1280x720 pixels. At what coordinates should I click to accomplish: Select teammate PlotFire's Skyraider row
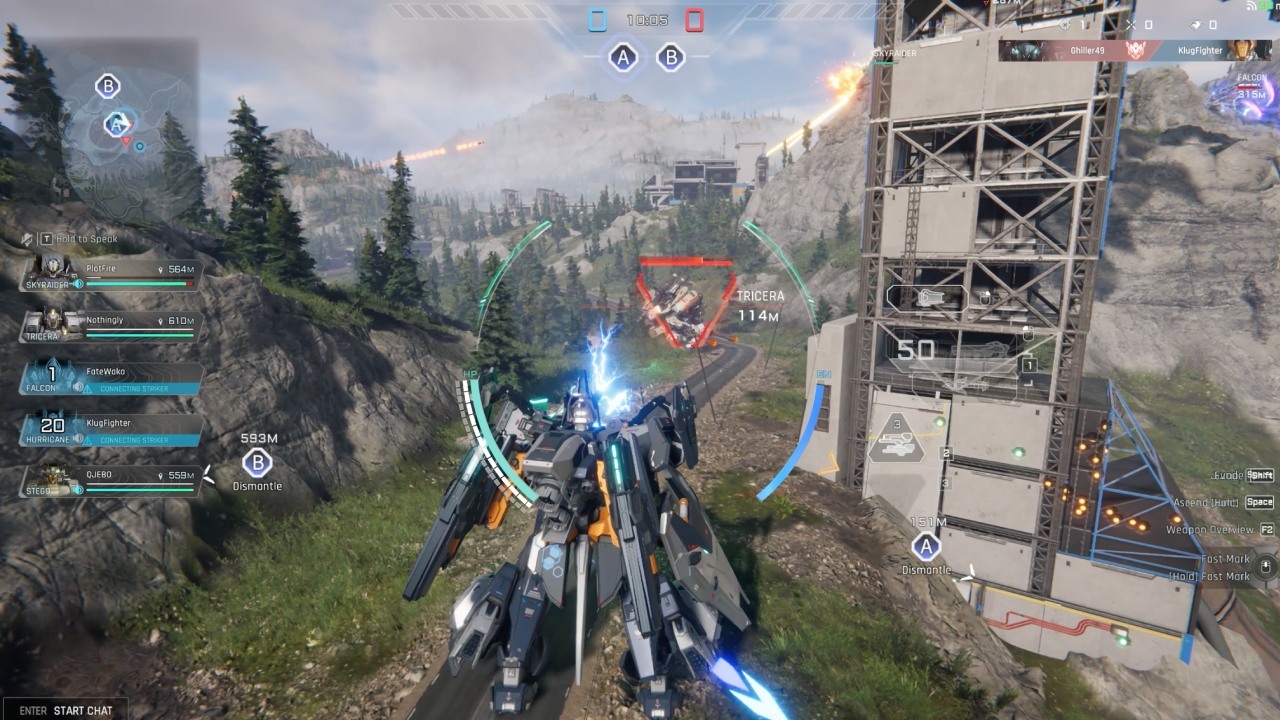112,274
